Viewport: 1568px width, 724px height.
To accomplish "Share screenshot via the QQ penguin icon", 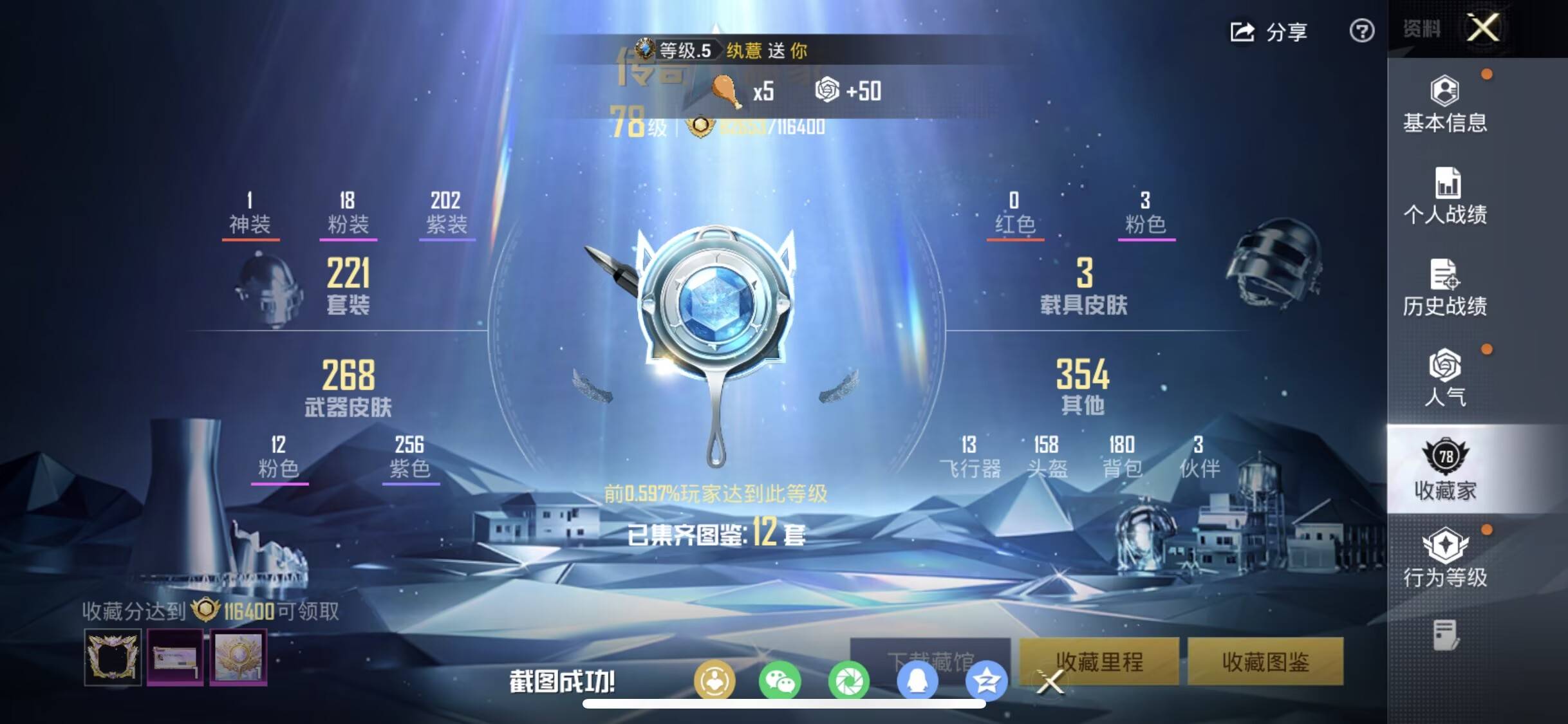I will coord(917,681).
